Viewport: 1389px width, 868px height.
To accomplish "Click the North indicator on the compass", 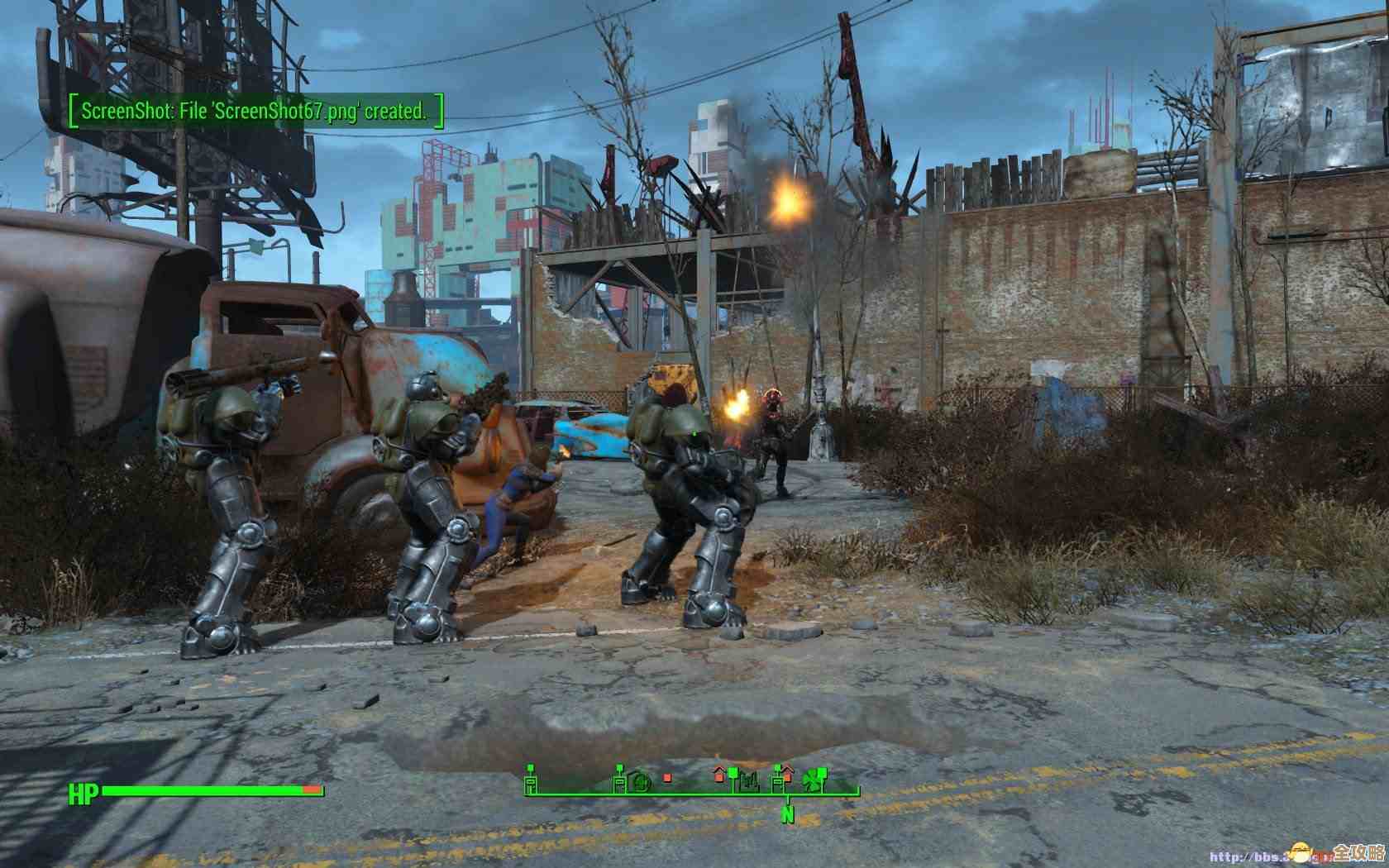I will pyautogui.click(x=788, y=815).
